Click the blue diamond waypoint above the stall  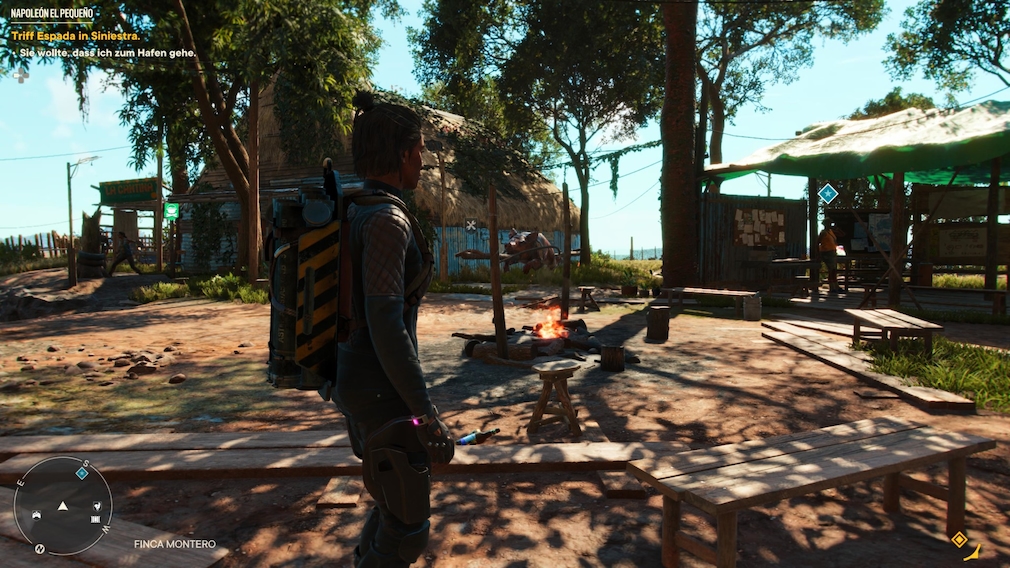coord(828,193)
